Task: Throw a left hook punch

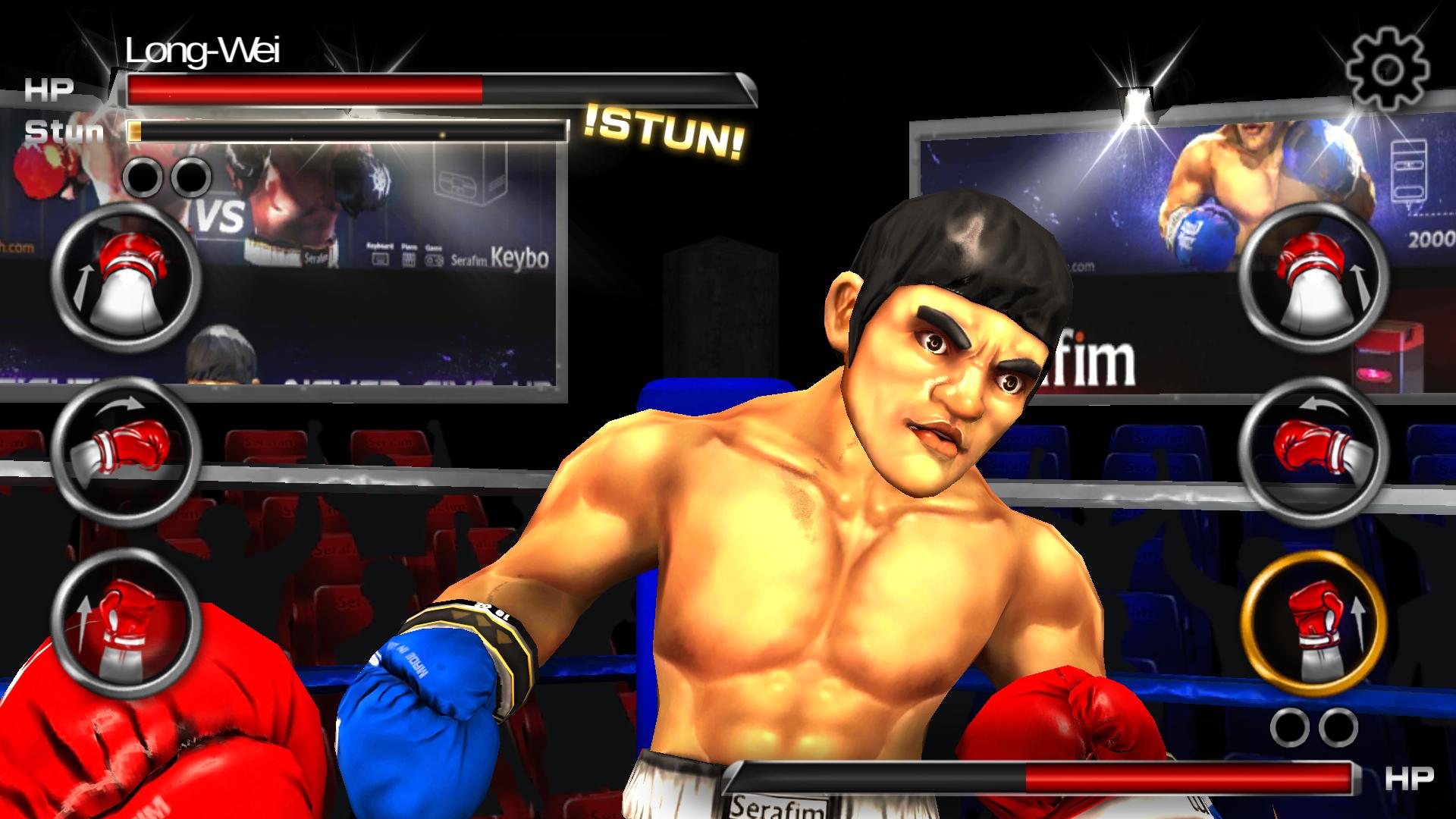Action: [127, 451]
